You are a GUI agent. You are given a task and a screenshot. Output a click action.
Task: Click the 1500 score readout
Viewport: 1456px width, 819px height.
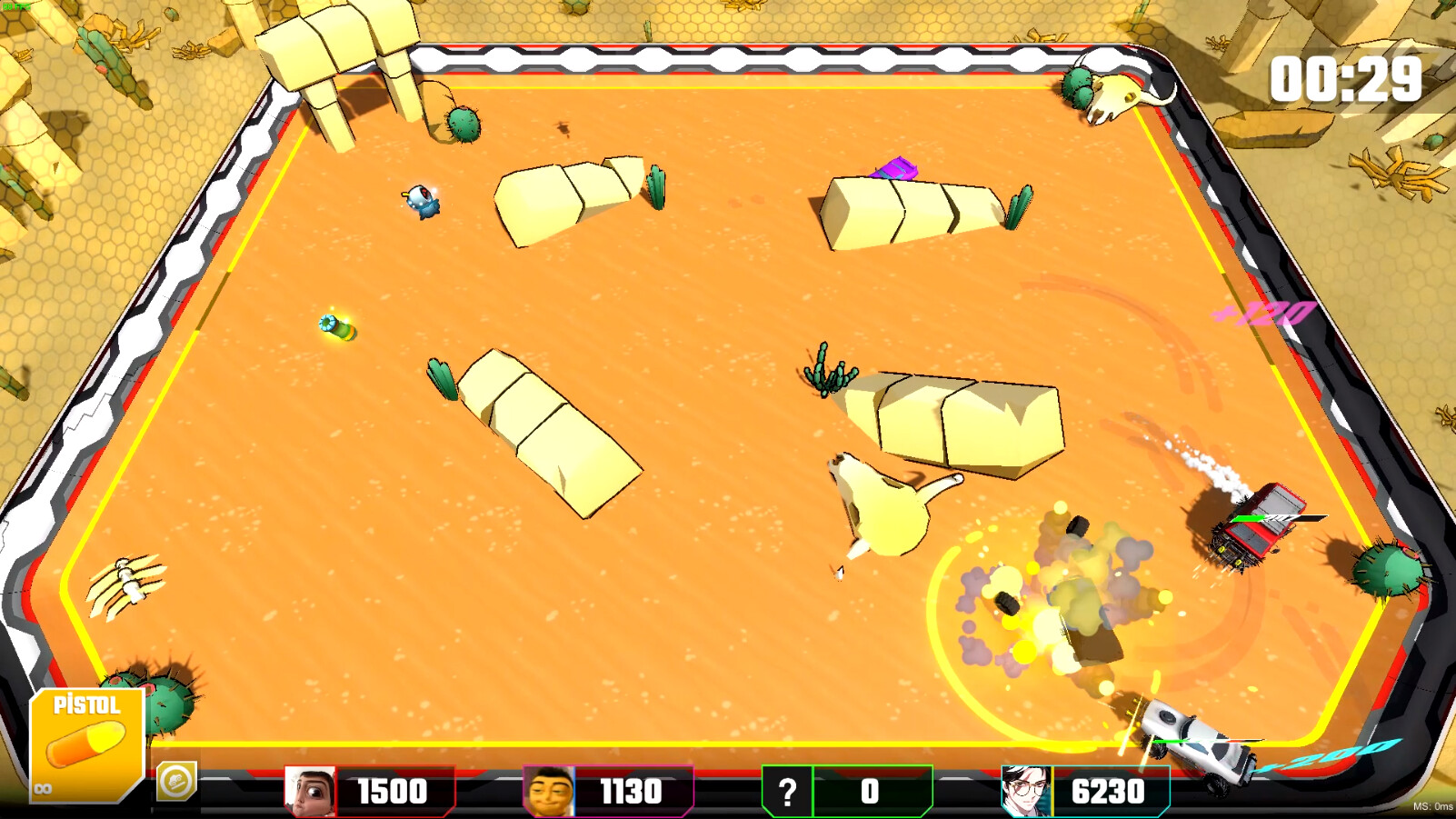pyautogui.click(x=393, y=790)
